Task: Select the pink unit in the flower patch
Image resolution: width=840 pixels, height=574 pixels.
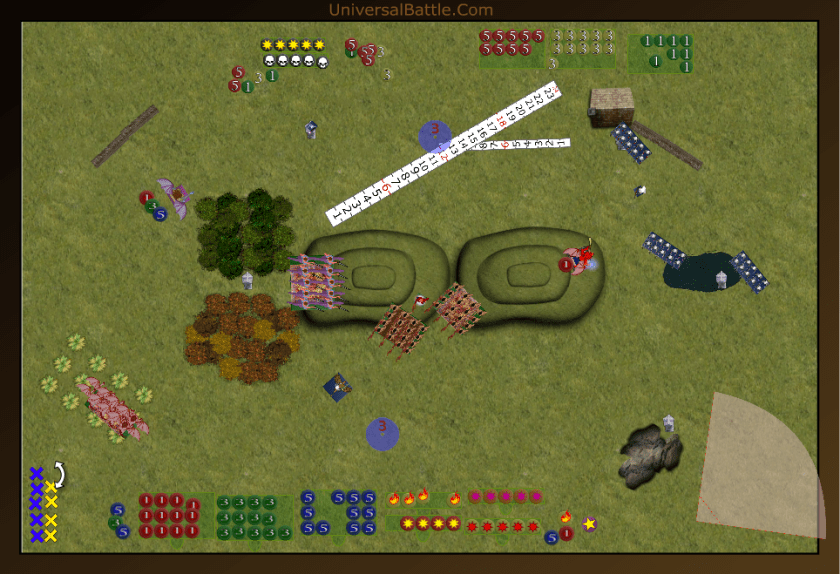Action: (x=111, y=404)
